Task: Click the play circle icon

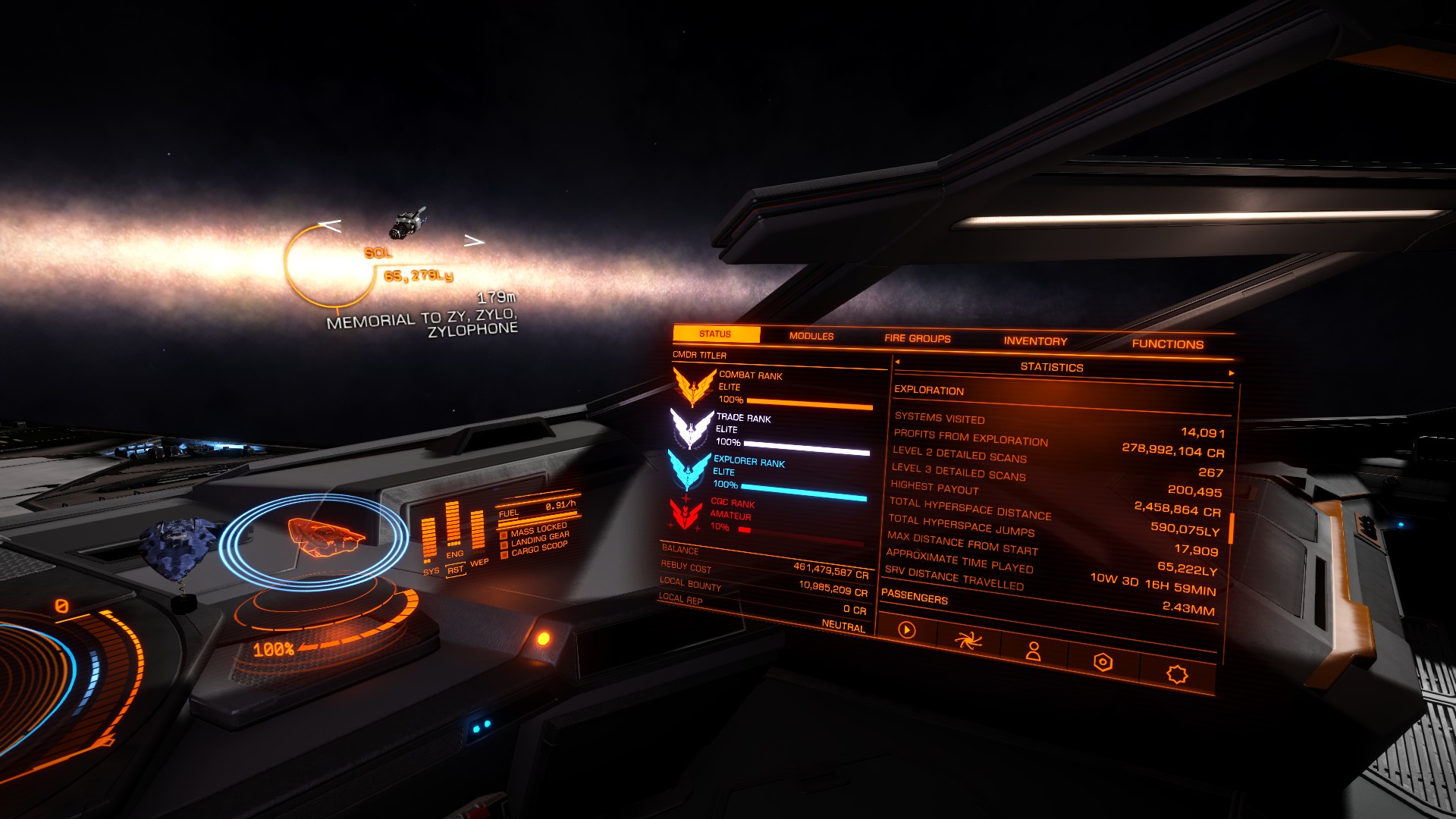Action: 906,629
